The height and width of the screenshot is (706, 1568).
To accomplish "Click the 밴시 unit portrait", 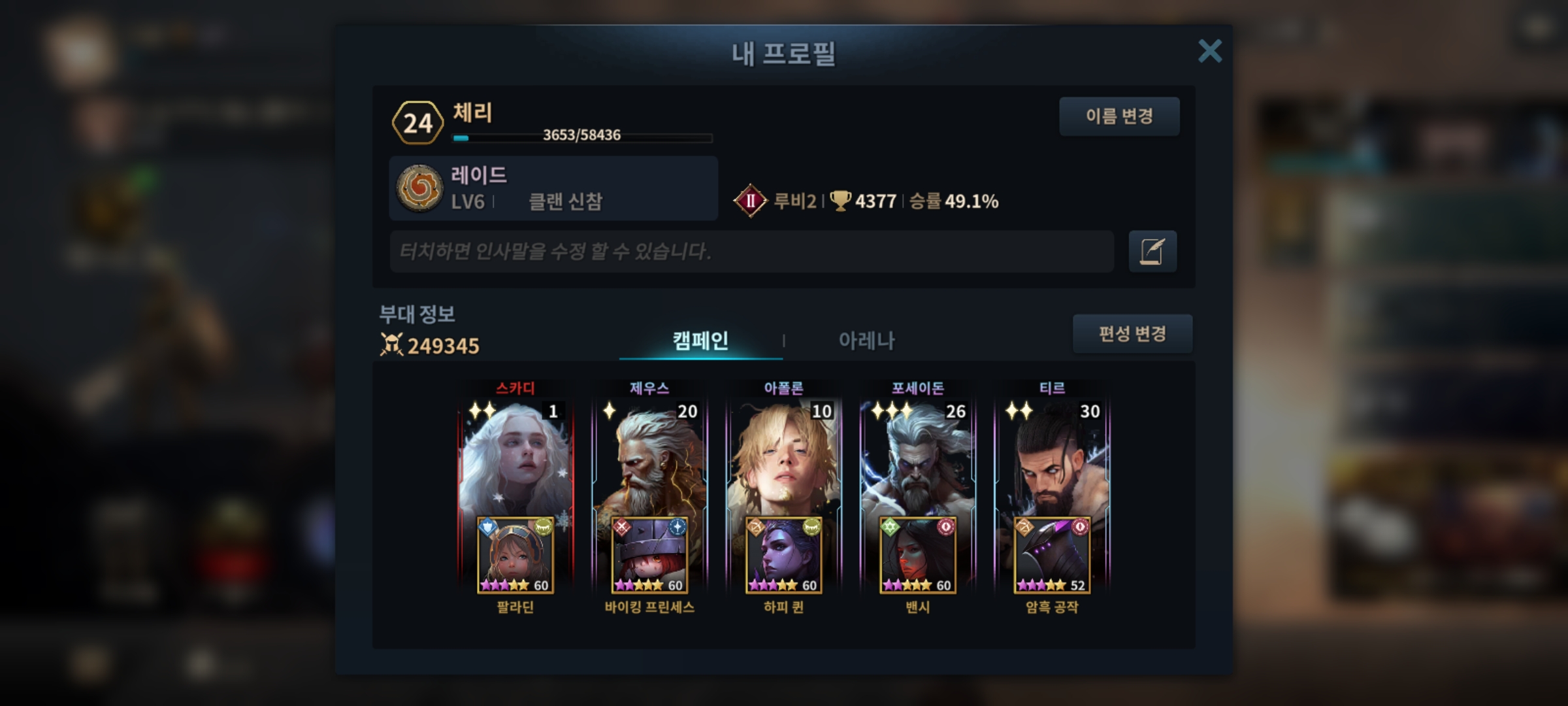I will coord(918,556).
